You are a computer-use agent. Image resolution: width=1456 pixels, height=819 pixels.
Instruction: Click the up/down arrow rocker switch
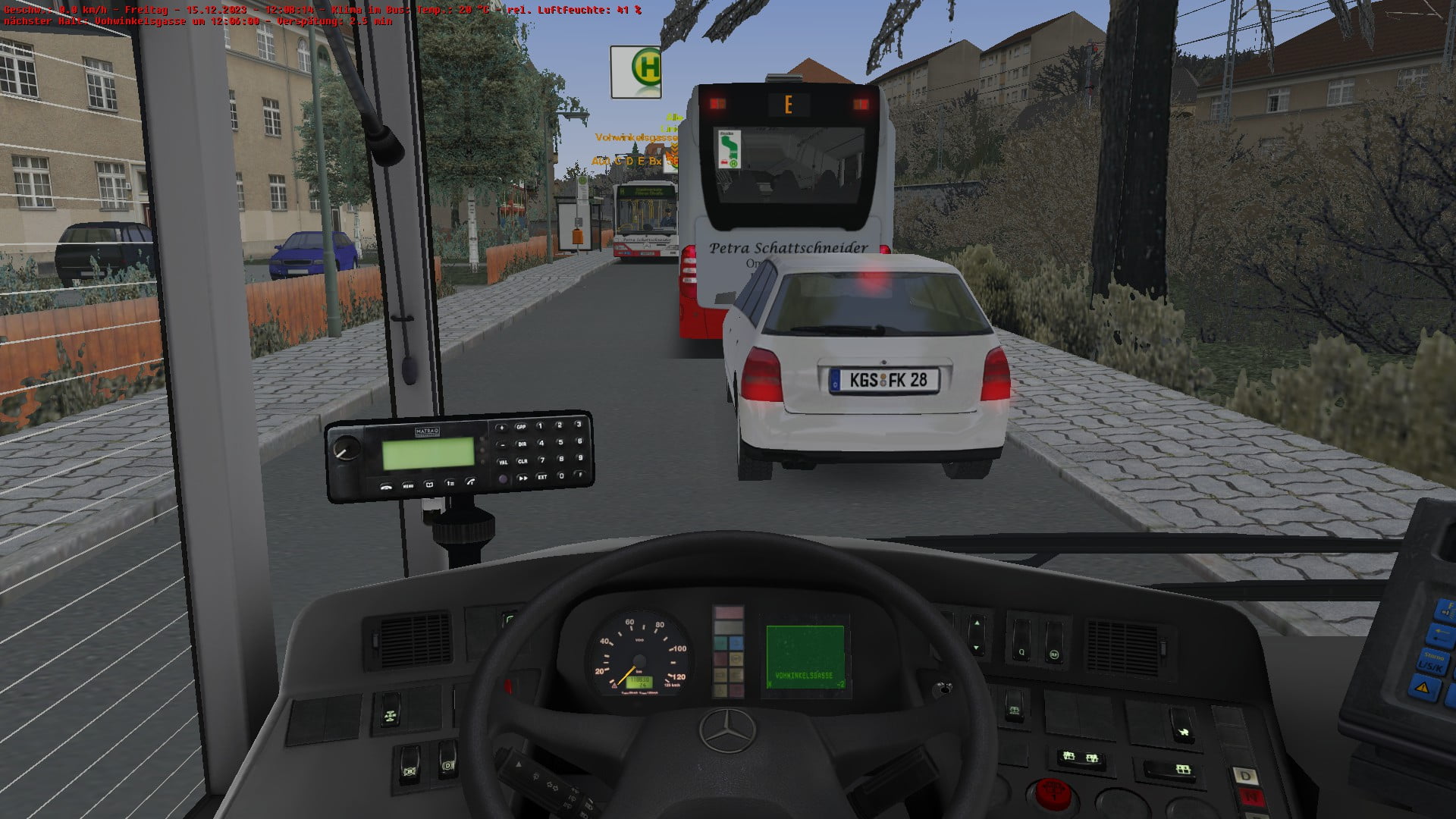pos(976,635)
